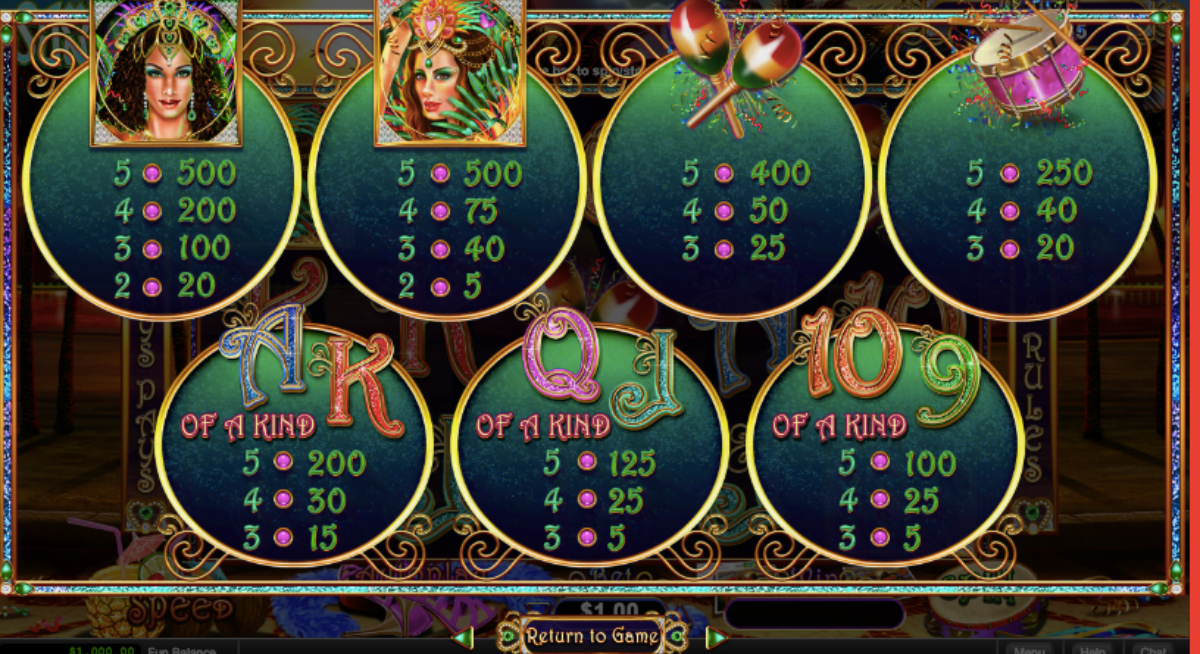Open the Help button
The height and width of the screenshot is (654, 1200).
click(x=1091, y=648)
